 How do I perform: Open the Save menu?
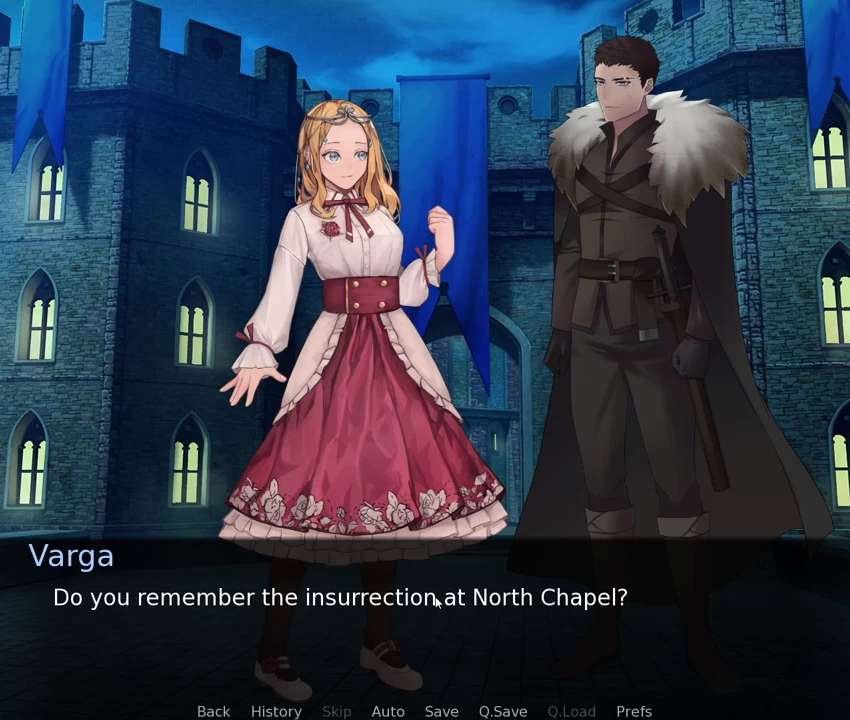pos(441,711)
